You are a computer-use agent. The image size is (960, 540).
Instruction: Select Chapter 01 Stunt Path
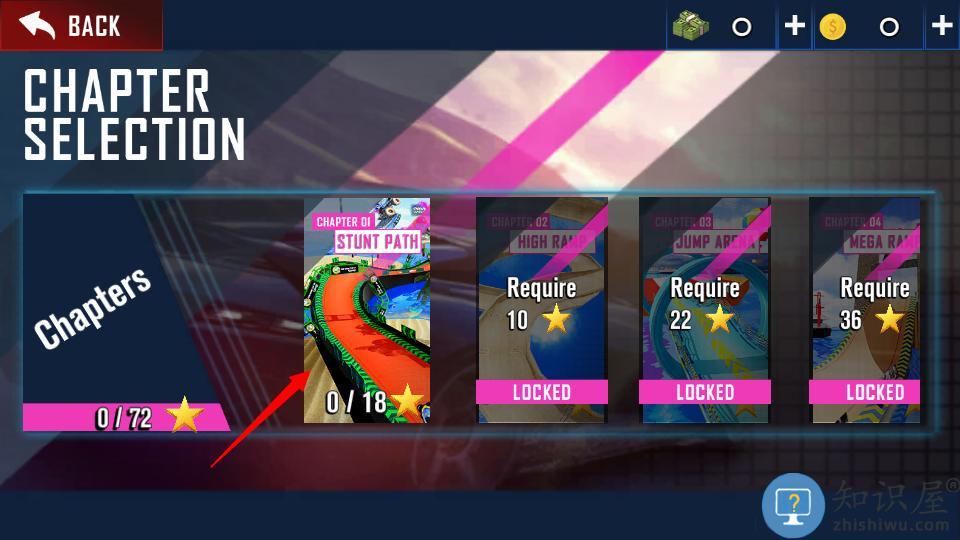tap(367, 310)
